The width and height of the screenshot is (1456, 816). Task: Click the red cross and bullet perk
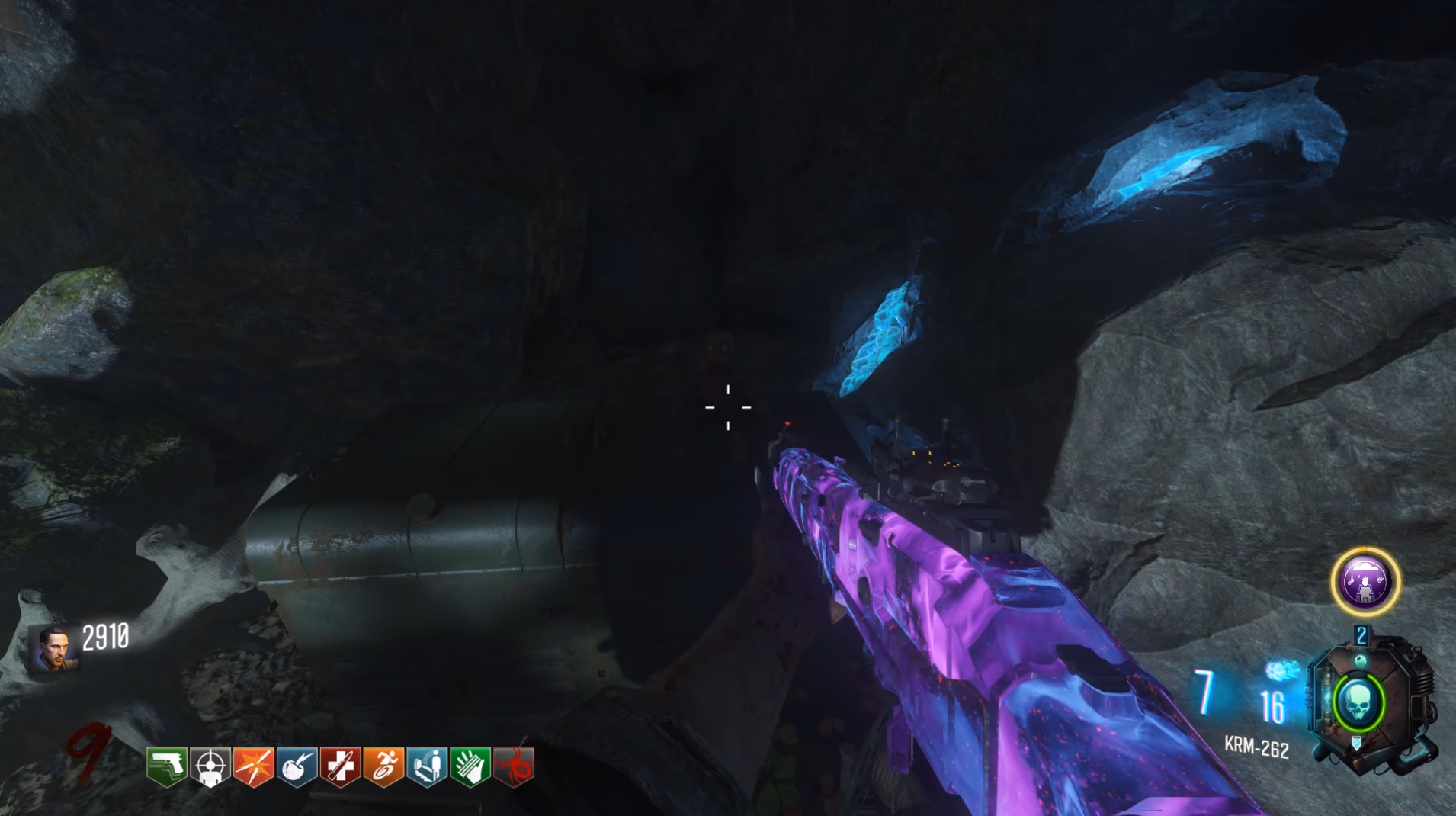pos(340,766)
